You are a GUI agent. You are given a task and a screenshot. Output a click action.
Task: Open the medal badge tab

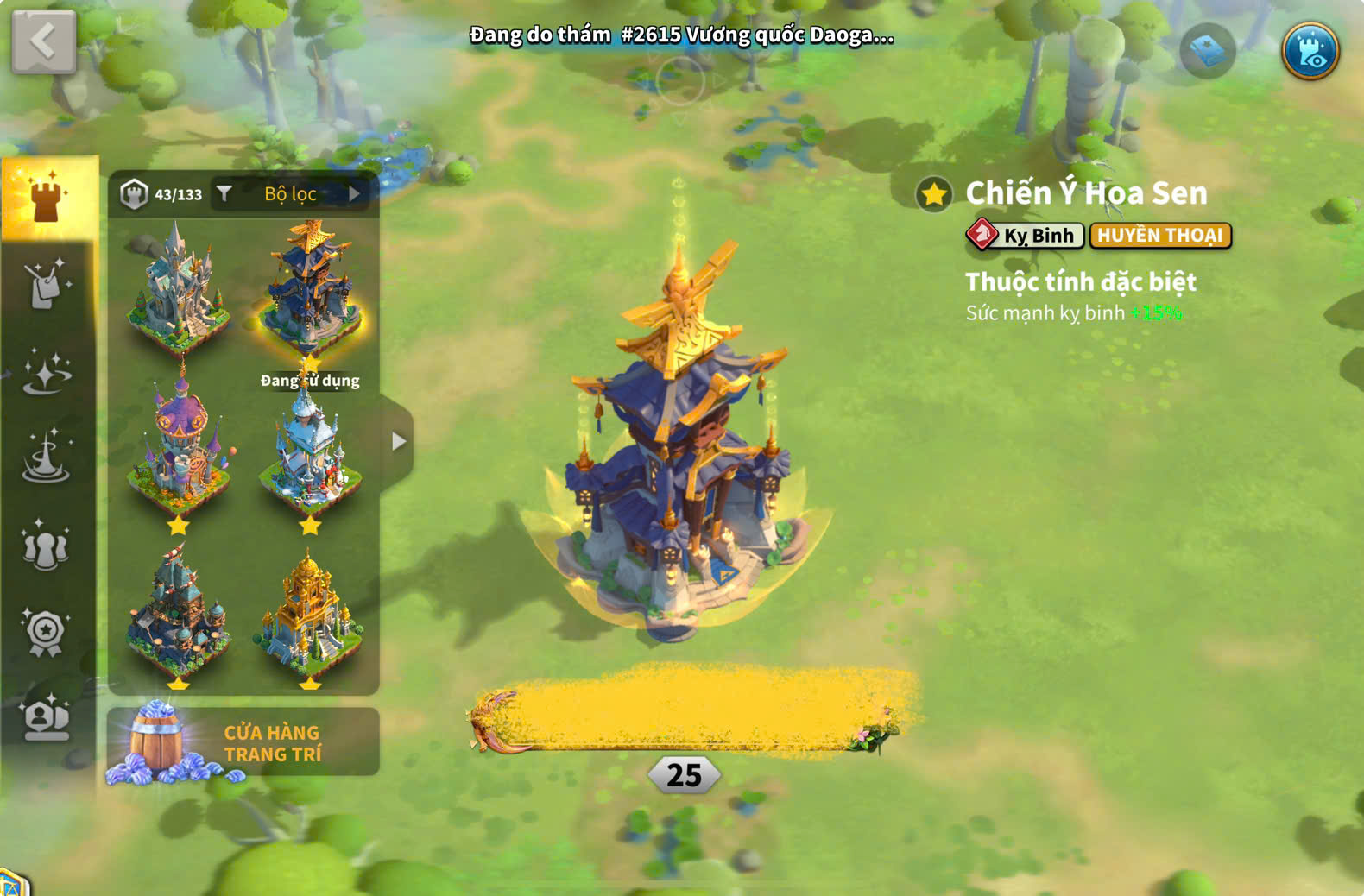(x=47, y=633)
